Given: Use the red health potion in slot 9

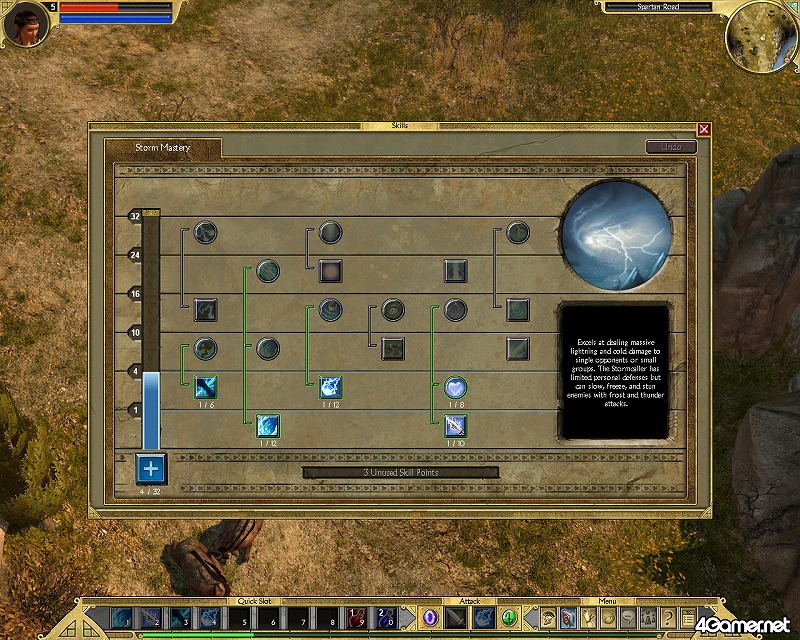Looking at the screenshot, I should (357, 618).
